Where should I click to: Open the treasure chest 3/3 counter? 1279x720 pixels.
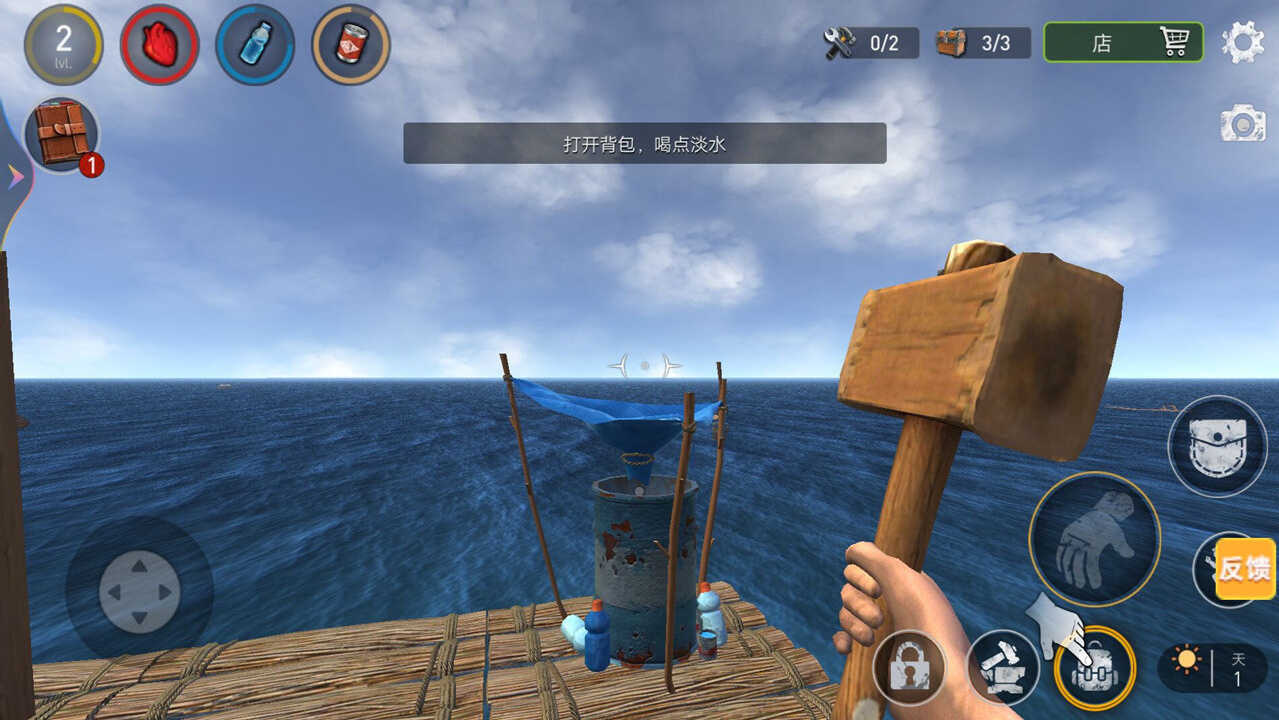click(x=982, y=43)
